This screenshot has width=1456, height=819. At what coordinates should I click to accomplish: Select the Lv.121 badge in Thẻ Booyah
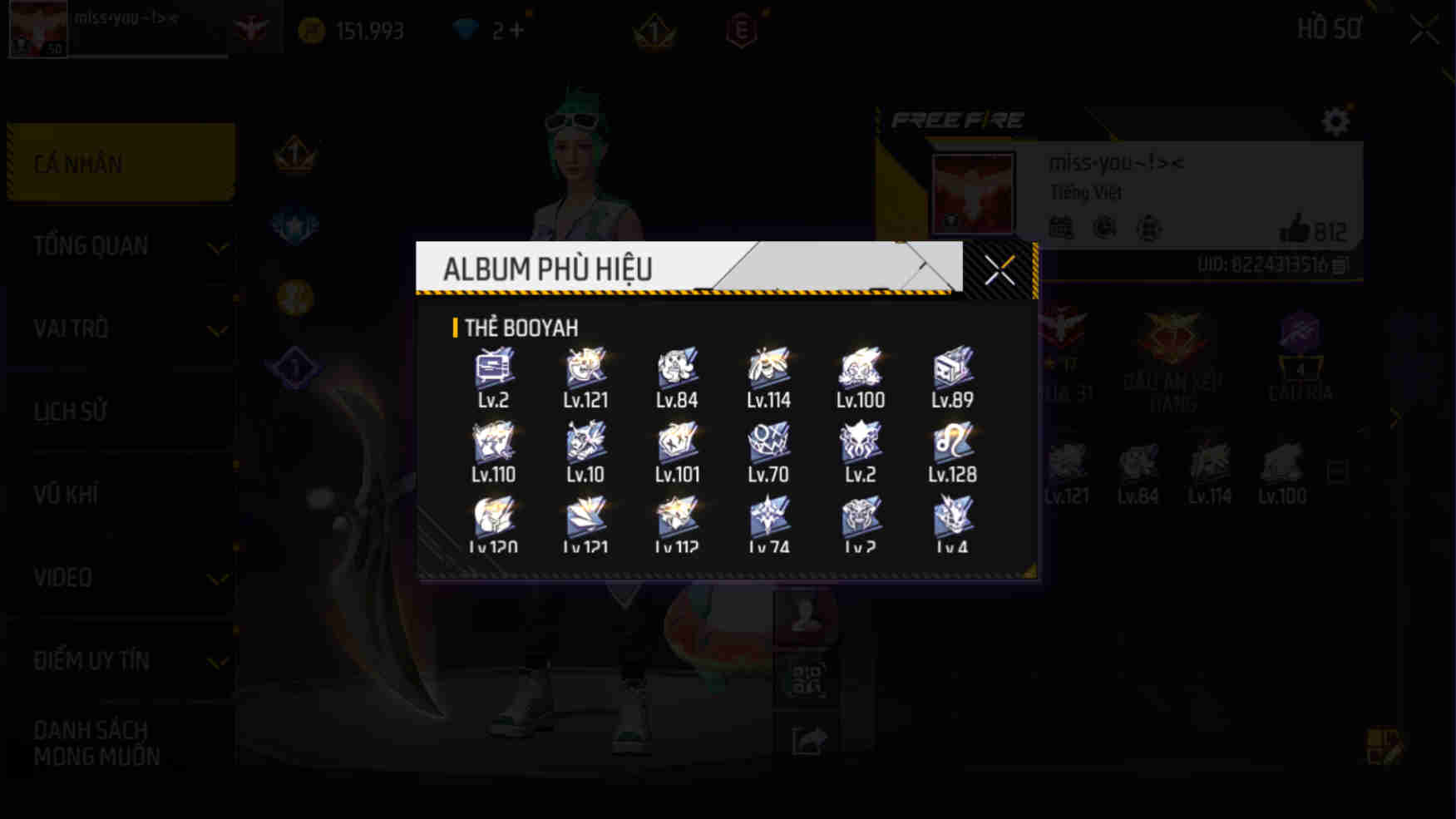pyautogui.click(x=585, y=367)
